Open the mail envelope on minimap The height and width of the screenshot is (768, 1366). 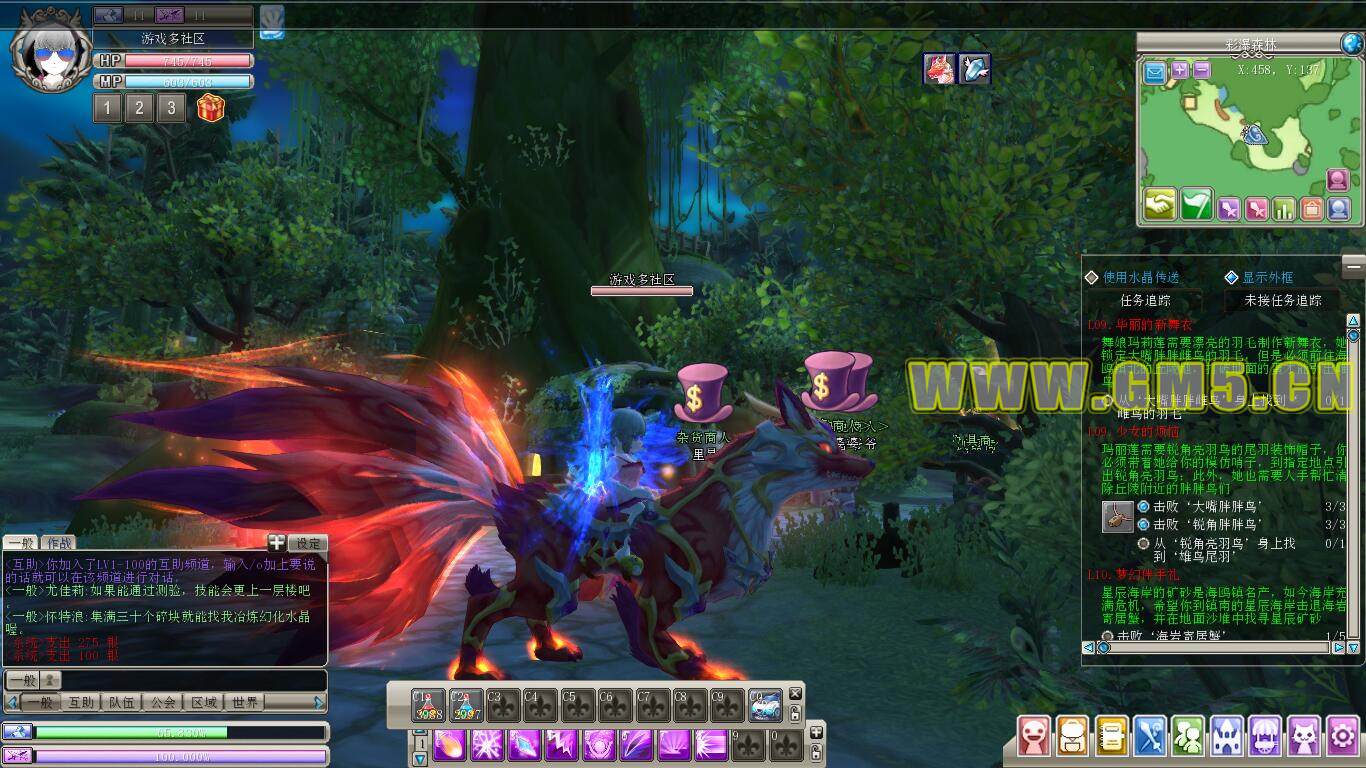click(1156, 71)
